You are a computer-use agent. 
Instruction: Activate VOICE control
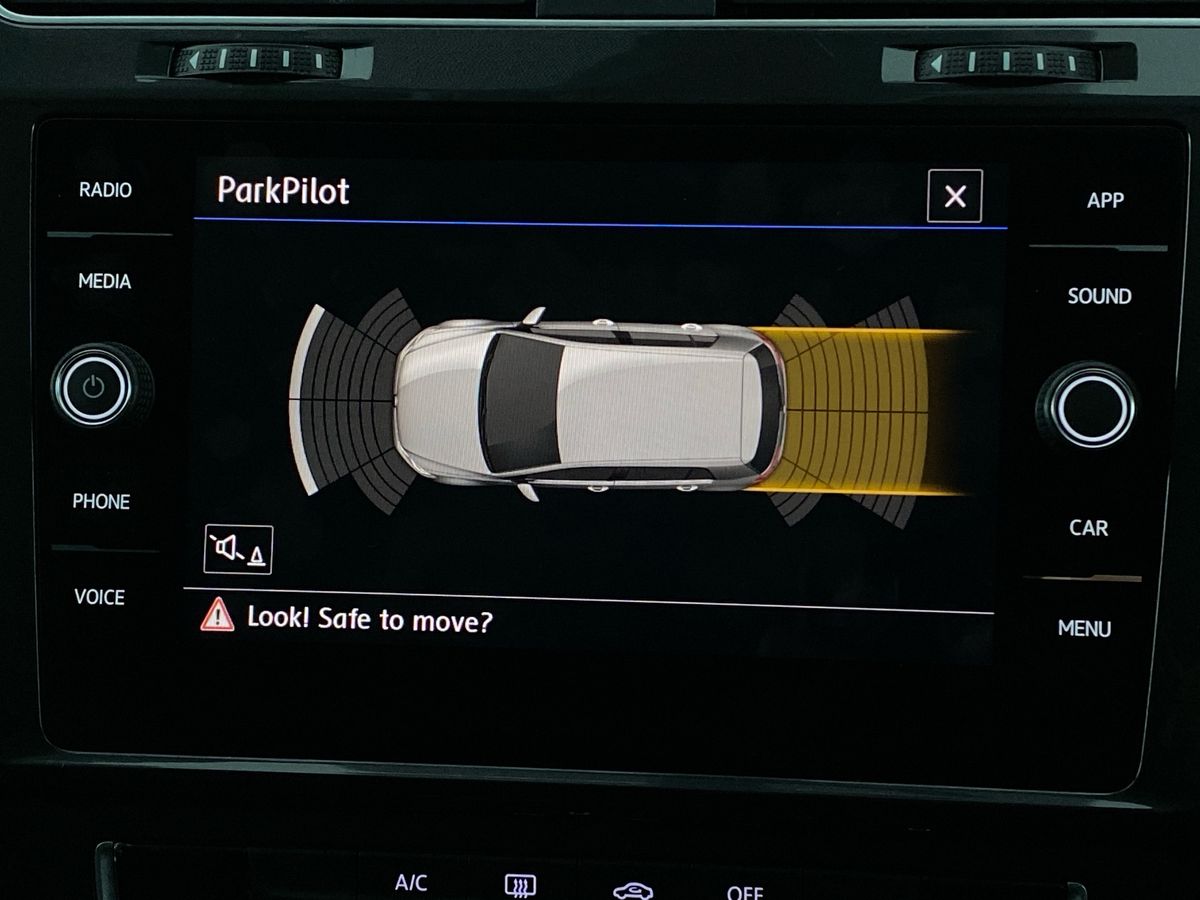coord(100,597)
